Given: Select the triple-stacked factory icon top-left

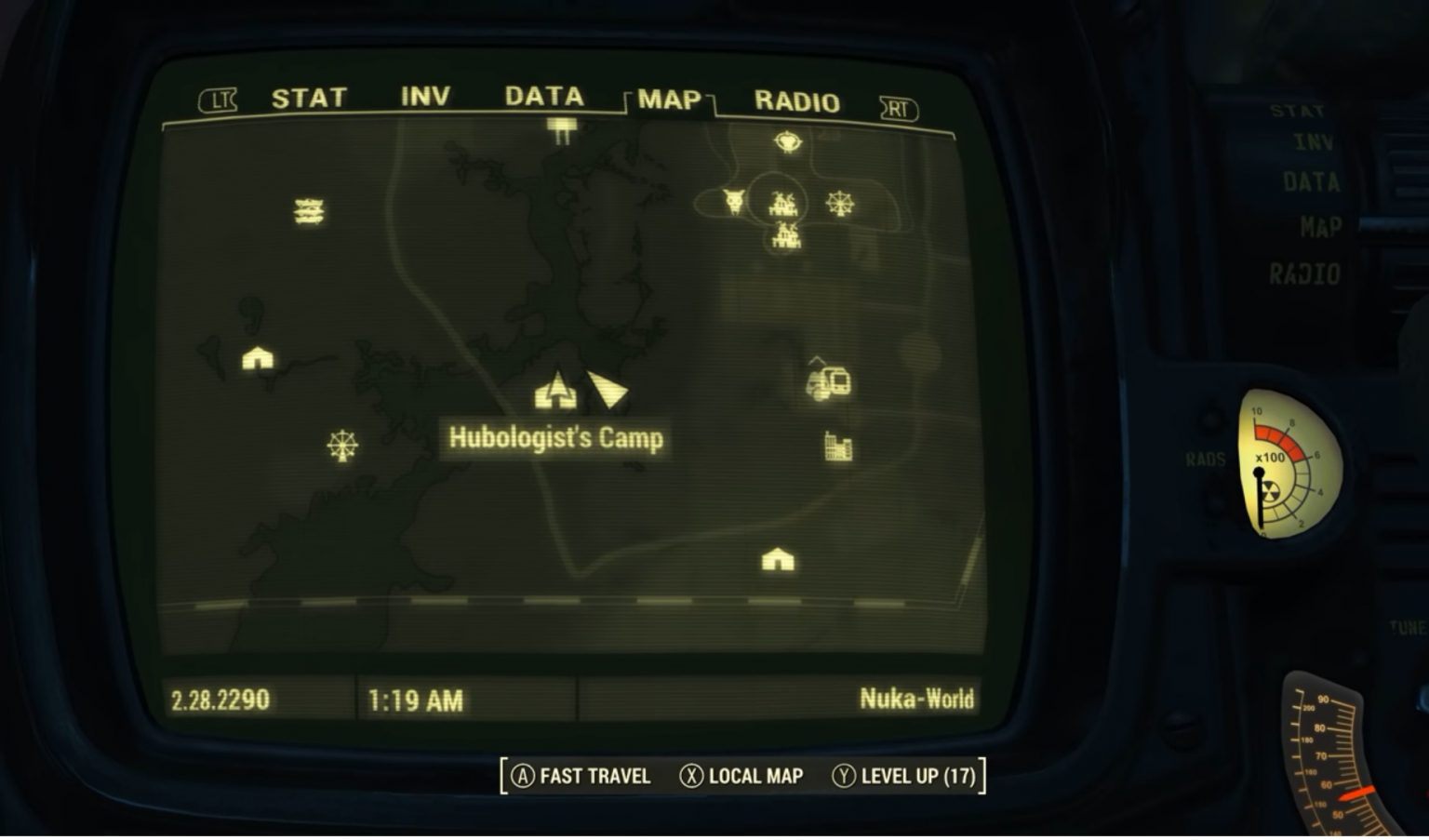Looking at the screenshot, I should point(308,210).
